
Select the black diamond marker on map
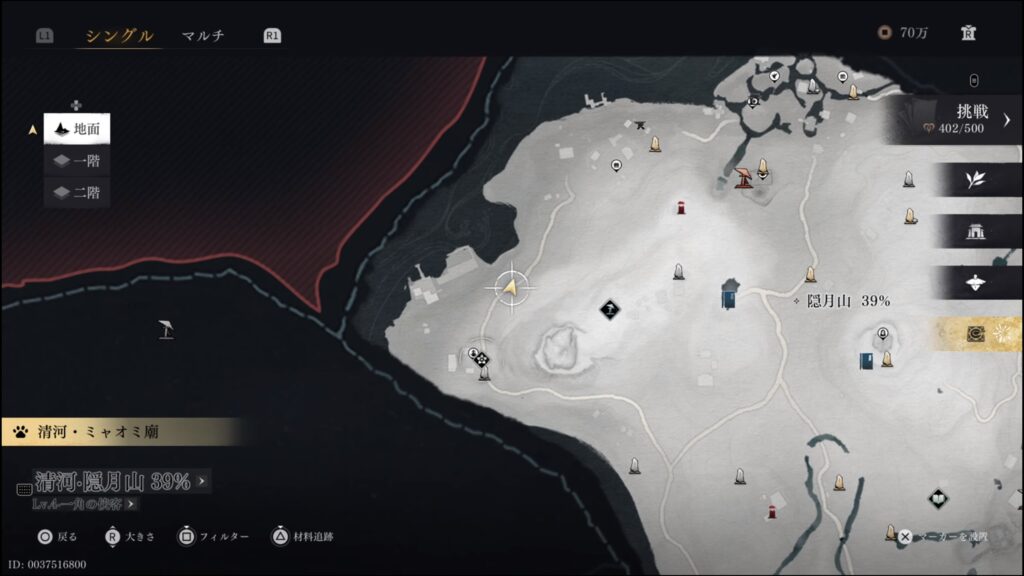pyautogui.click(x=610, y=310)
